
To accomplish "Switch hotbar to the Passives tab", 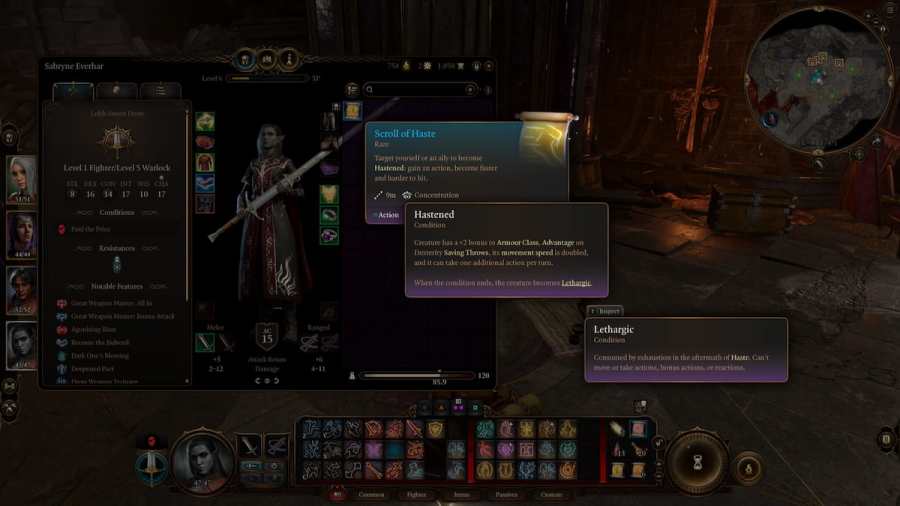I will click(x=506, y=494).
